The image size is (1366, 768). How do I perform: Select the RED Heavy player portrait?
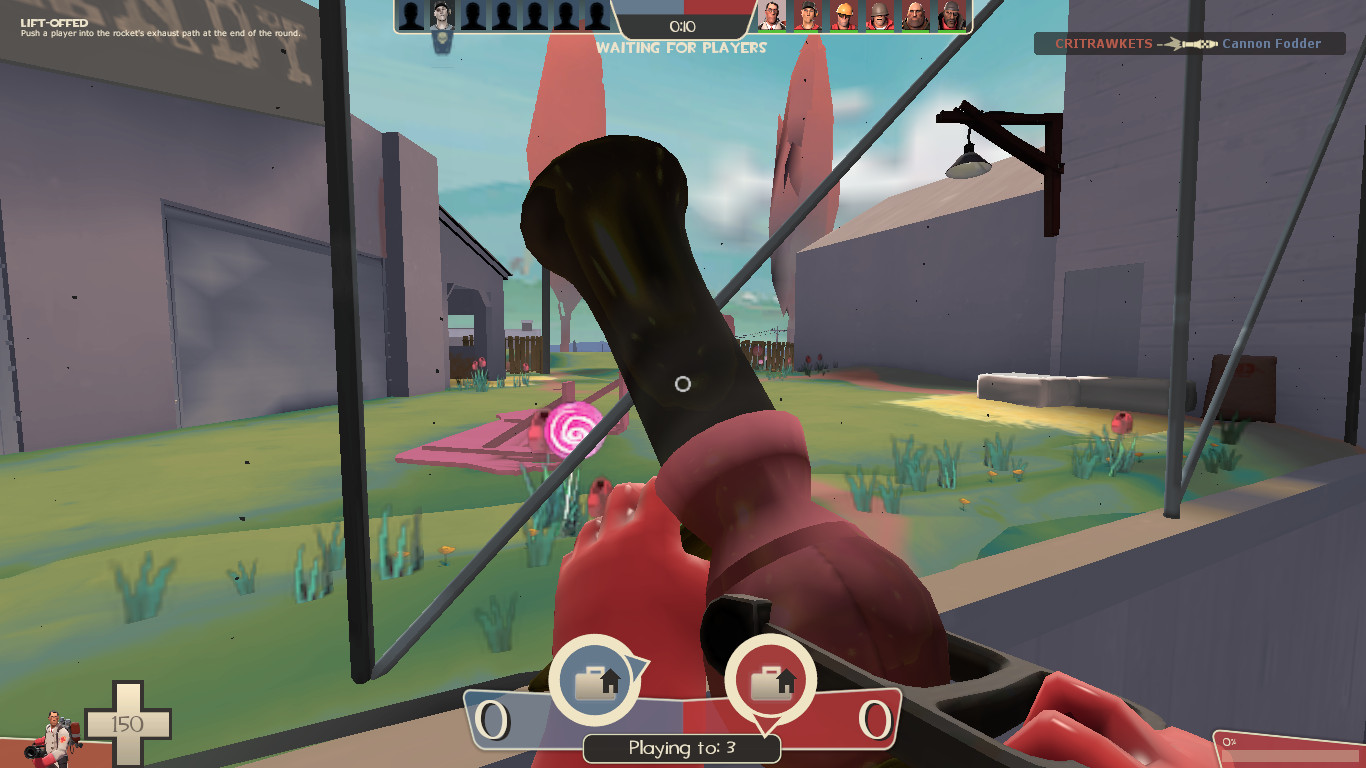(x=915, y=16)
